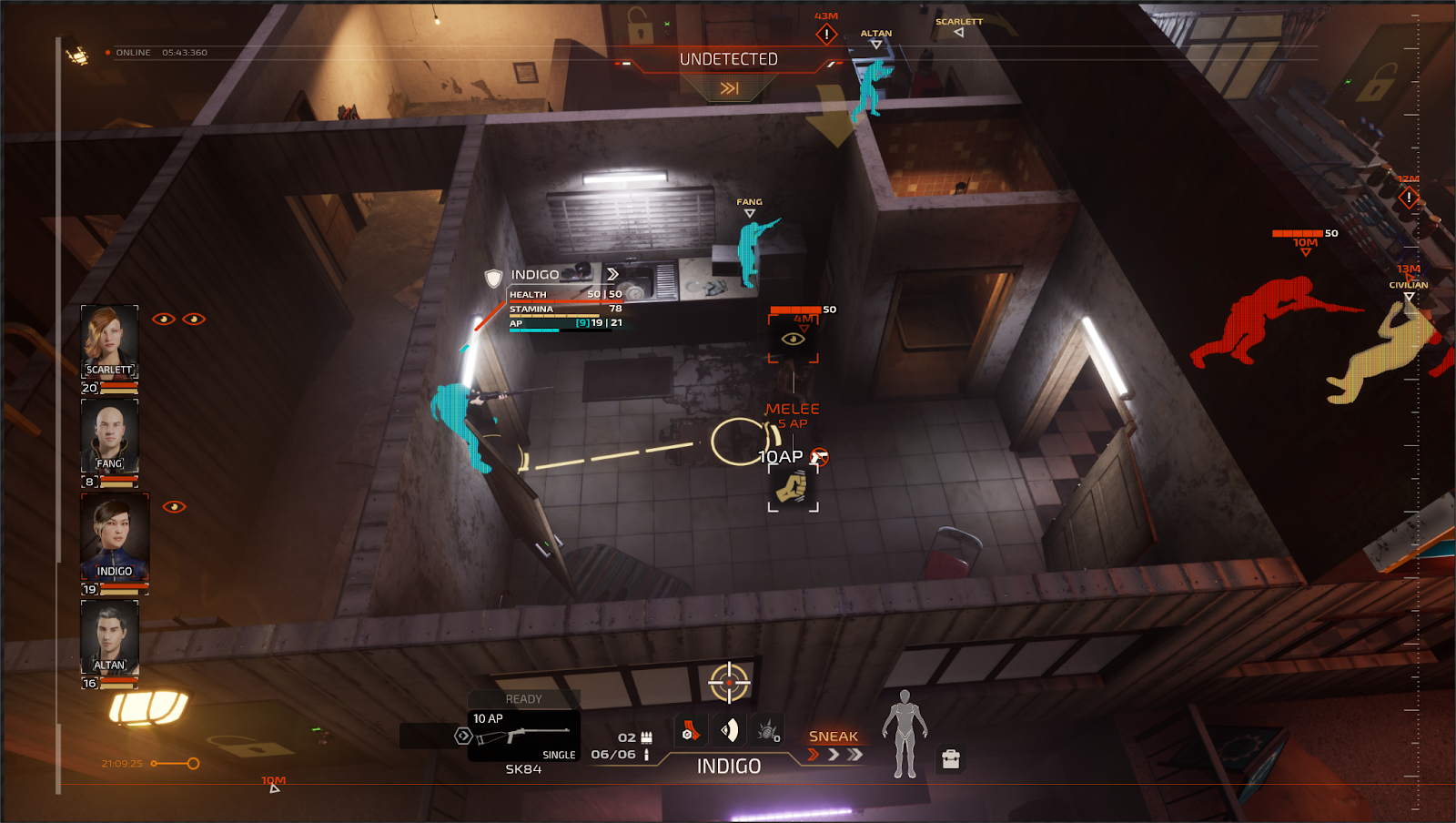
Task: Use the red cloth reload ability icon
Action: [x=691, y=731]
